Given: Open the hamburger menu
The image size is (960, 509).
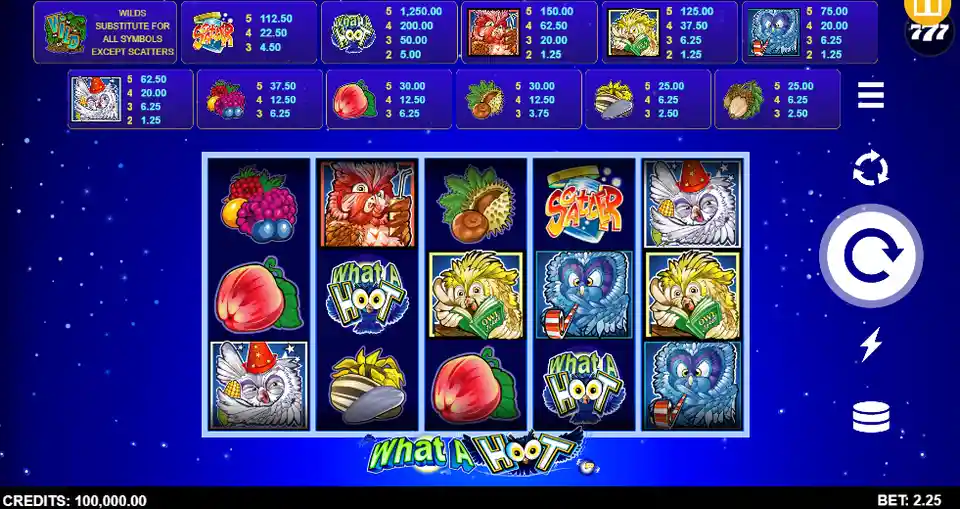Looking at the screenshot, I should tap(870, 96).
